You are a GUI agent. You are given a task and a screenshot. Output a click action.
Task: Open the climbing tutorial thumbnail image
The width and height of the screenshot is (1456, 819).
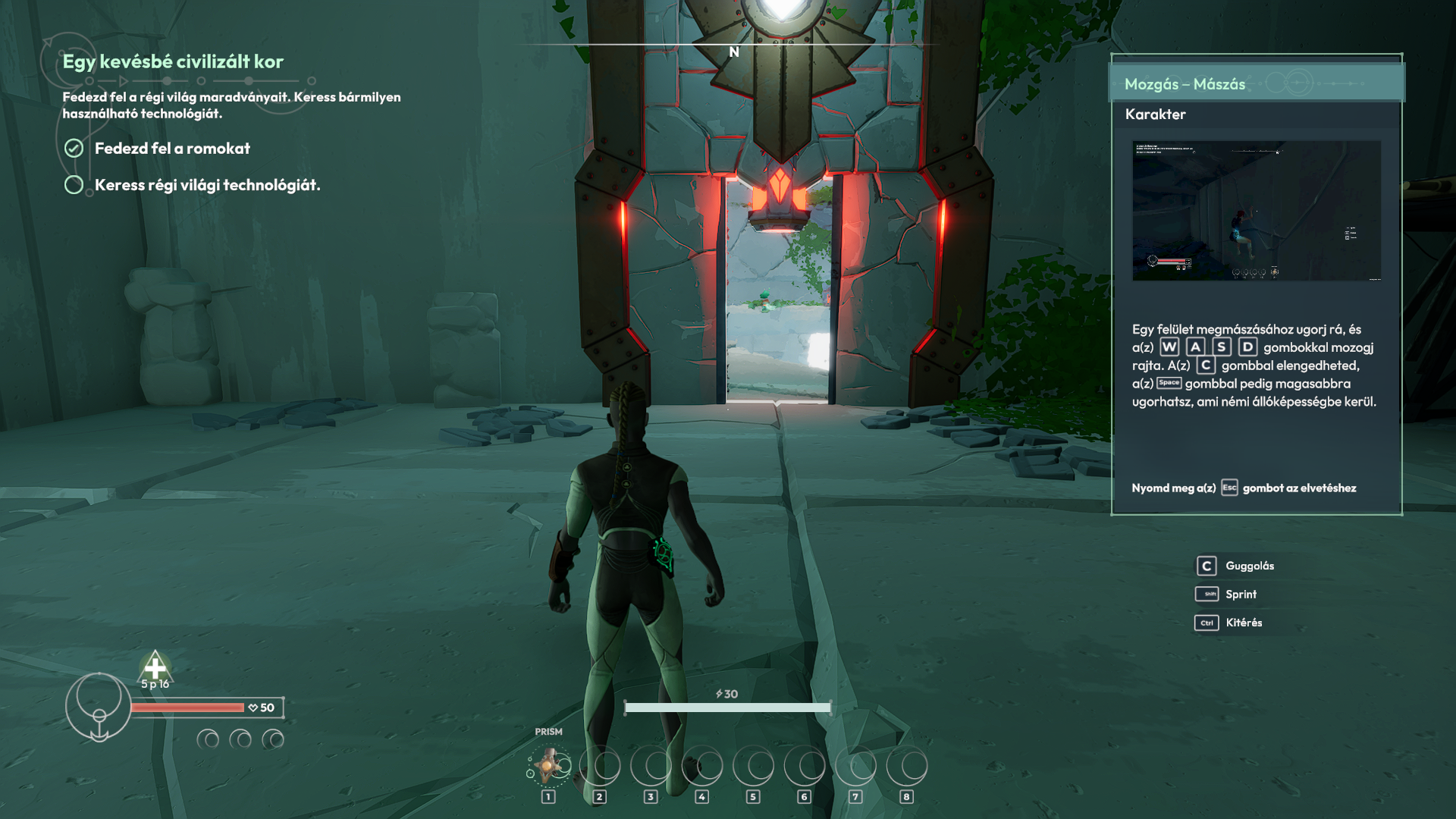1256,210
